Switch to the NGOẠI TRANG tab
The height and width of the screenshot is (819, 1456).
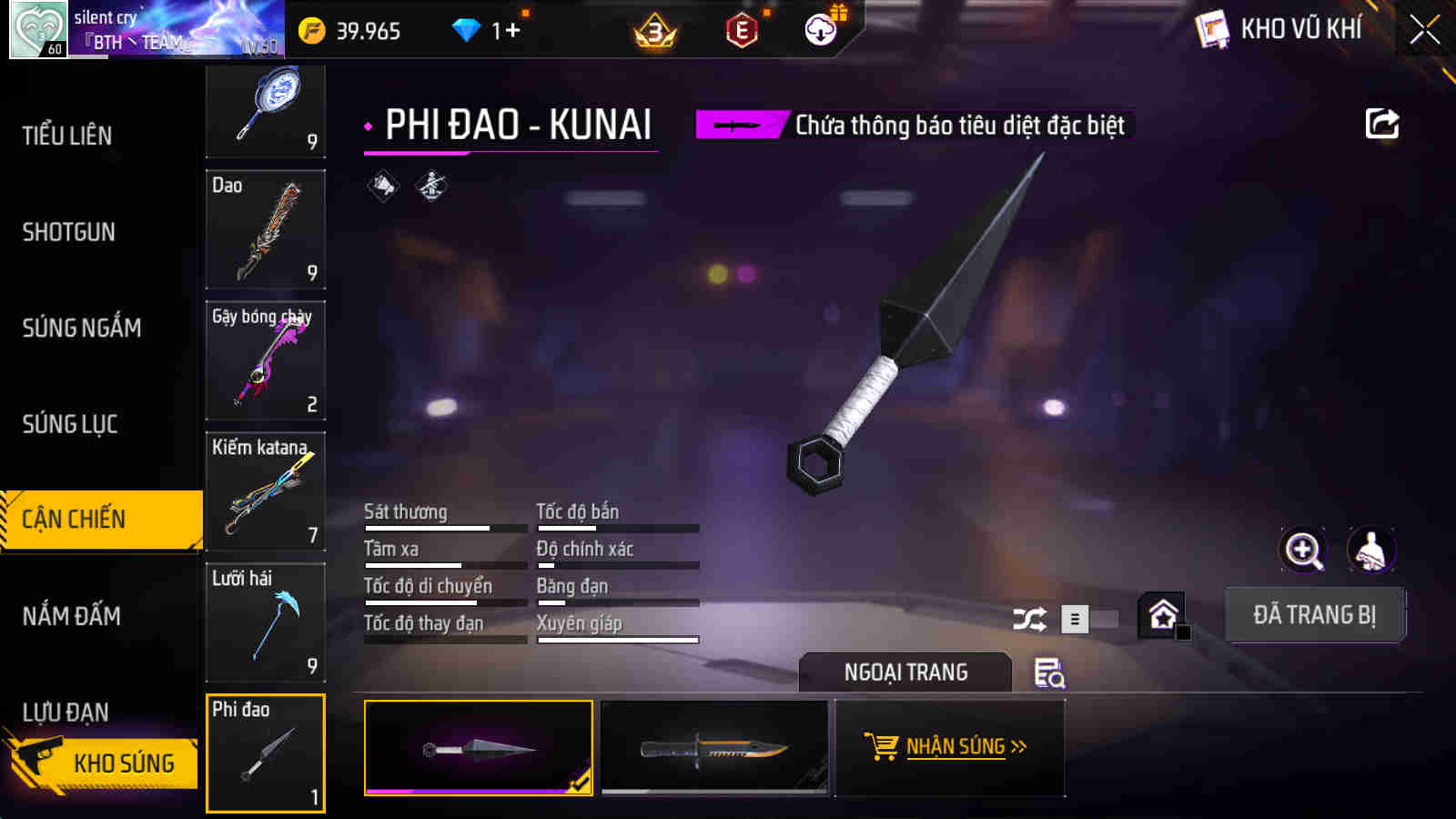point(905,672)
